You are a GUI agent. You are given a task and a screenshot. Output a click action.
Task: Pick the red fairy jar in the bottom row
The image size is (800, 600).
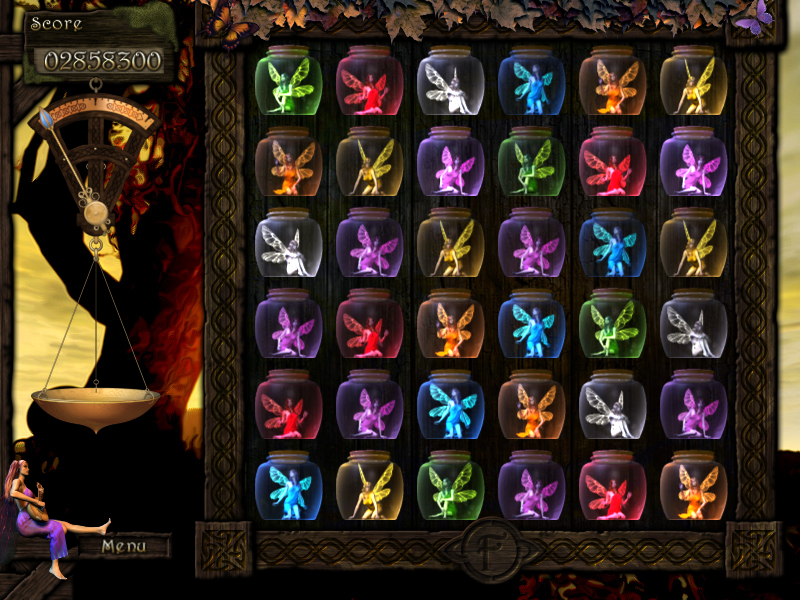pyautogui.click(x=612, y=487)
